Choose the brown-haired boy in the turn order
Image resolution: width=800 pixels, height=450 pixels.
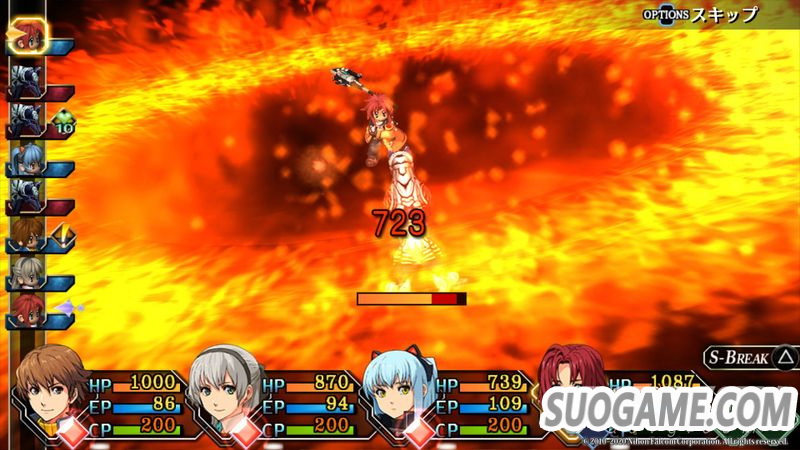(26, 236)
